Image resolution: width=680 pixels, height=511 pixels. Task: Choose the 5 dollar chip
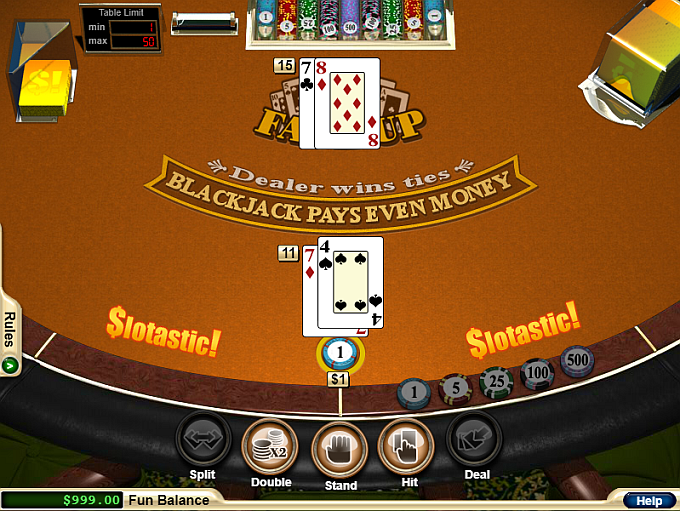(453, 386)
